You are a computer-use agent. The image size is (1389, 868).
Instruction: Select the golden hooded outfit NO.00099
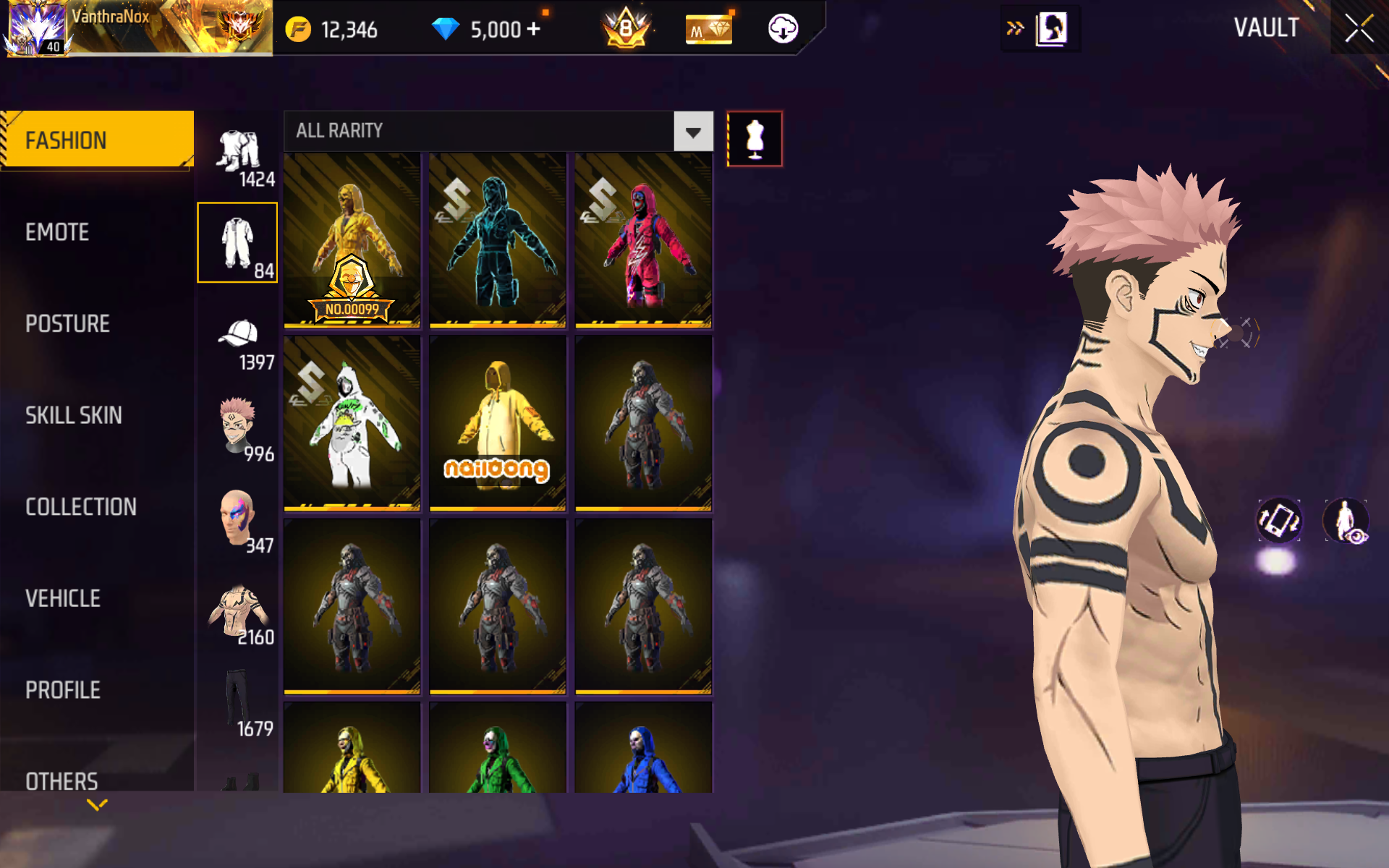pos(352,240)
